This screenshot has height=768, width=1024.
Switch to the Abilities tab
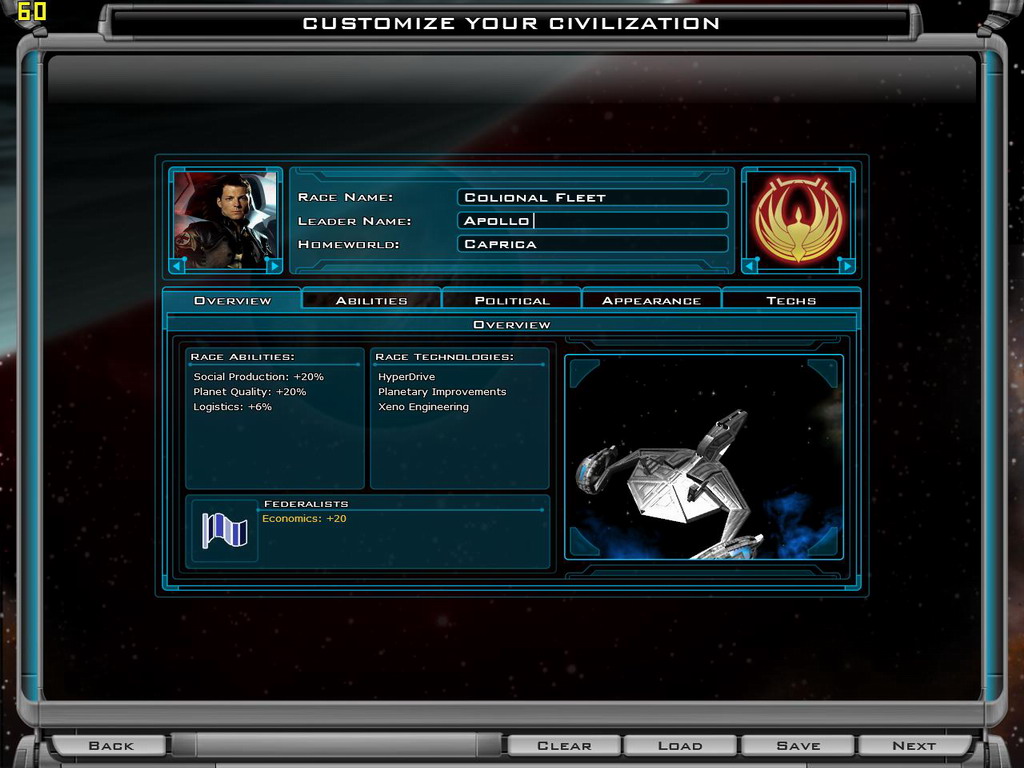tap(371, 300)
